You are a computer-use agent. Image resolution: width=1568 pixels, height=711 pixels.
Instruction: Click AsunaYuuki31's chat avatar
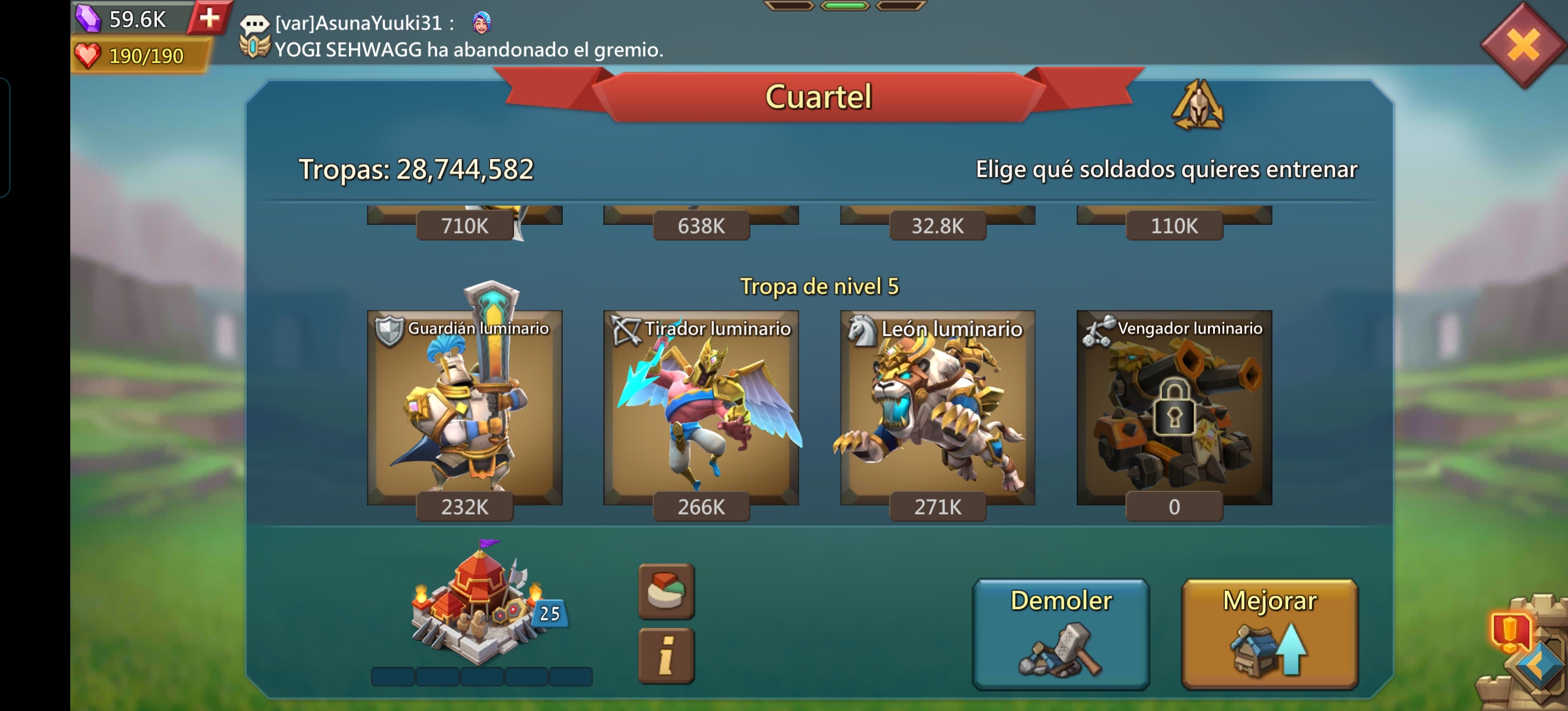pyautogui.click(x=479, y=24)
